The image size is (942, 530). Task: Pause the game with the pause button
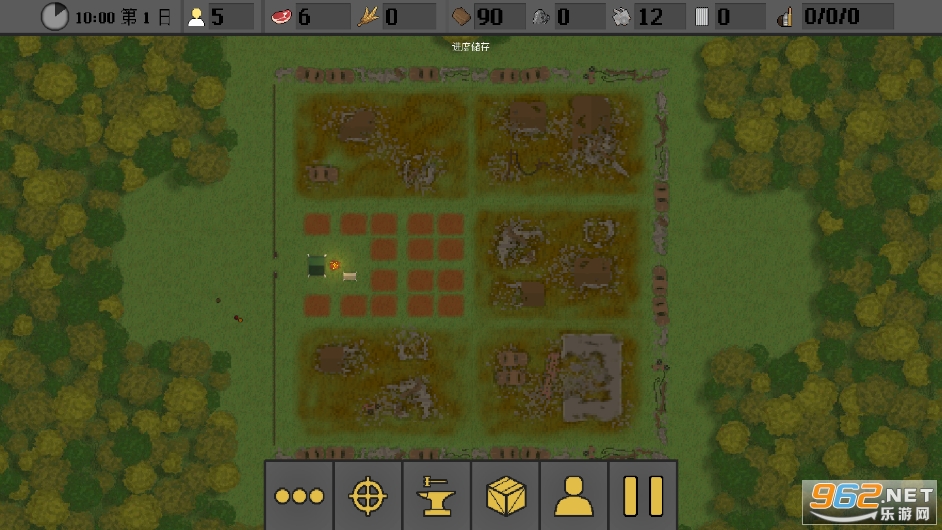tap(643, 495)
